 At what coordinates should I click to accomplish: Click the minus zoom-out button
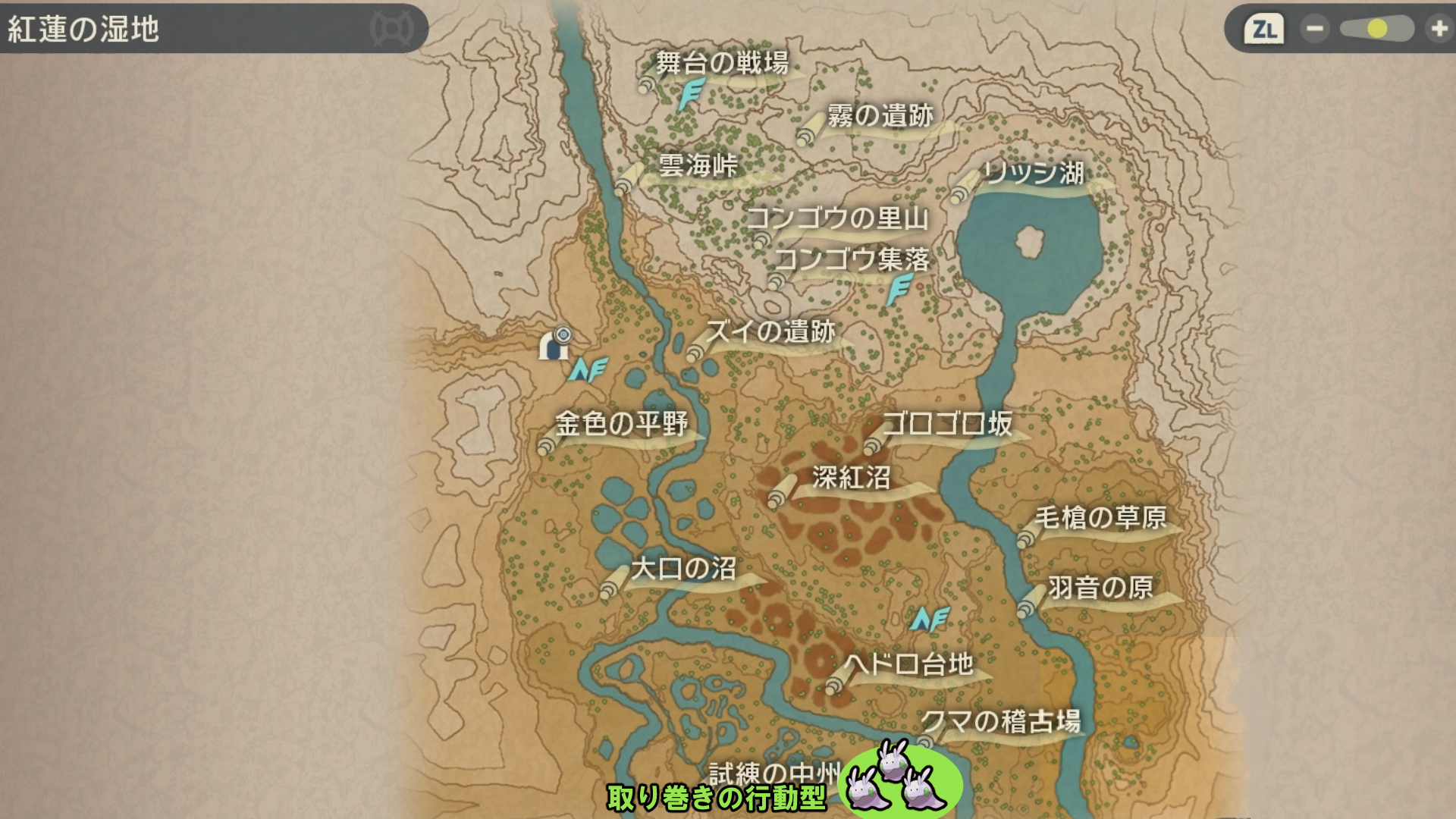pos(1314,30)
